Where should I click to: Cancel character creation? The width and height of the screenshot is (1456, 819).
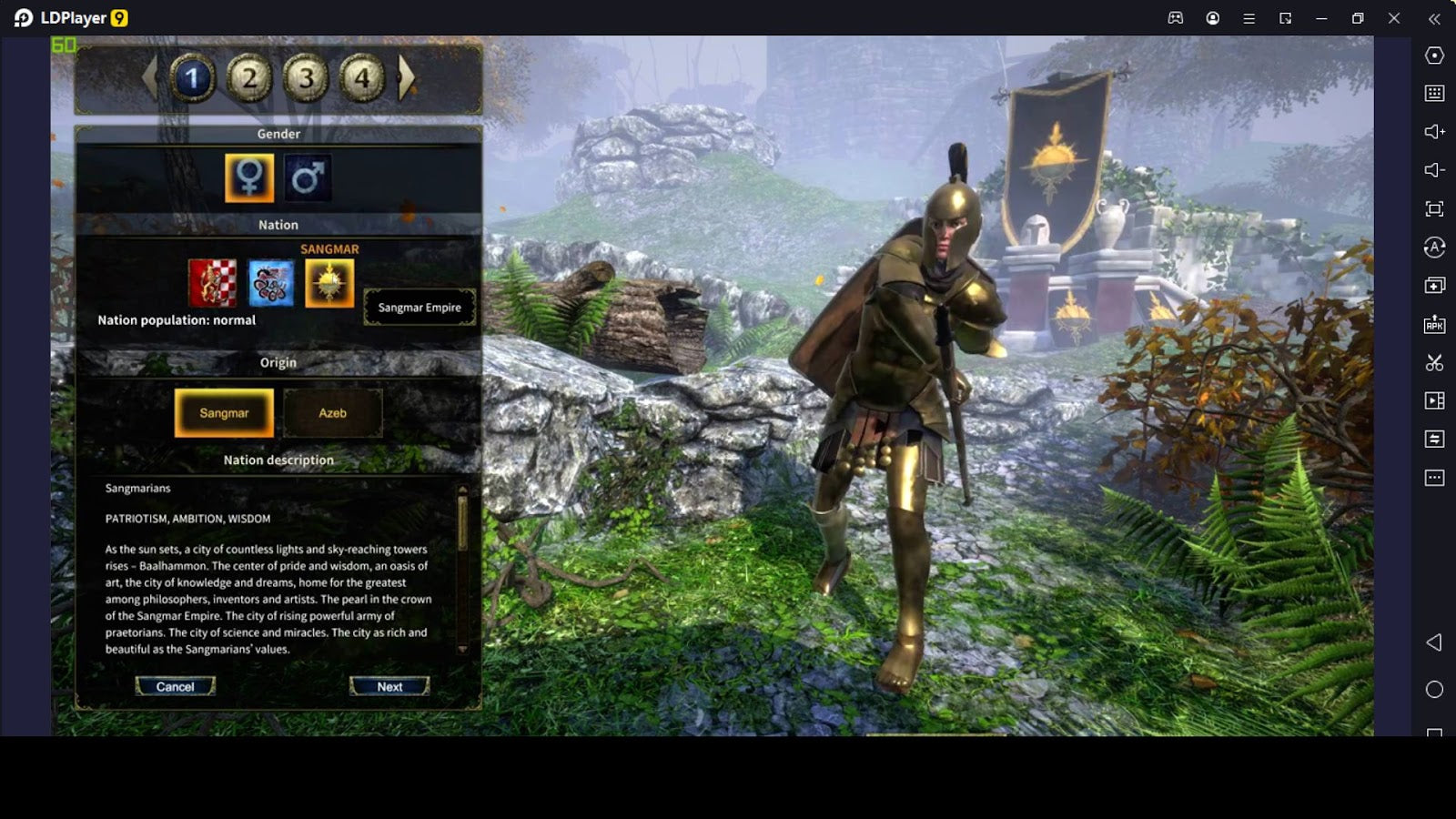pos(175,687)
